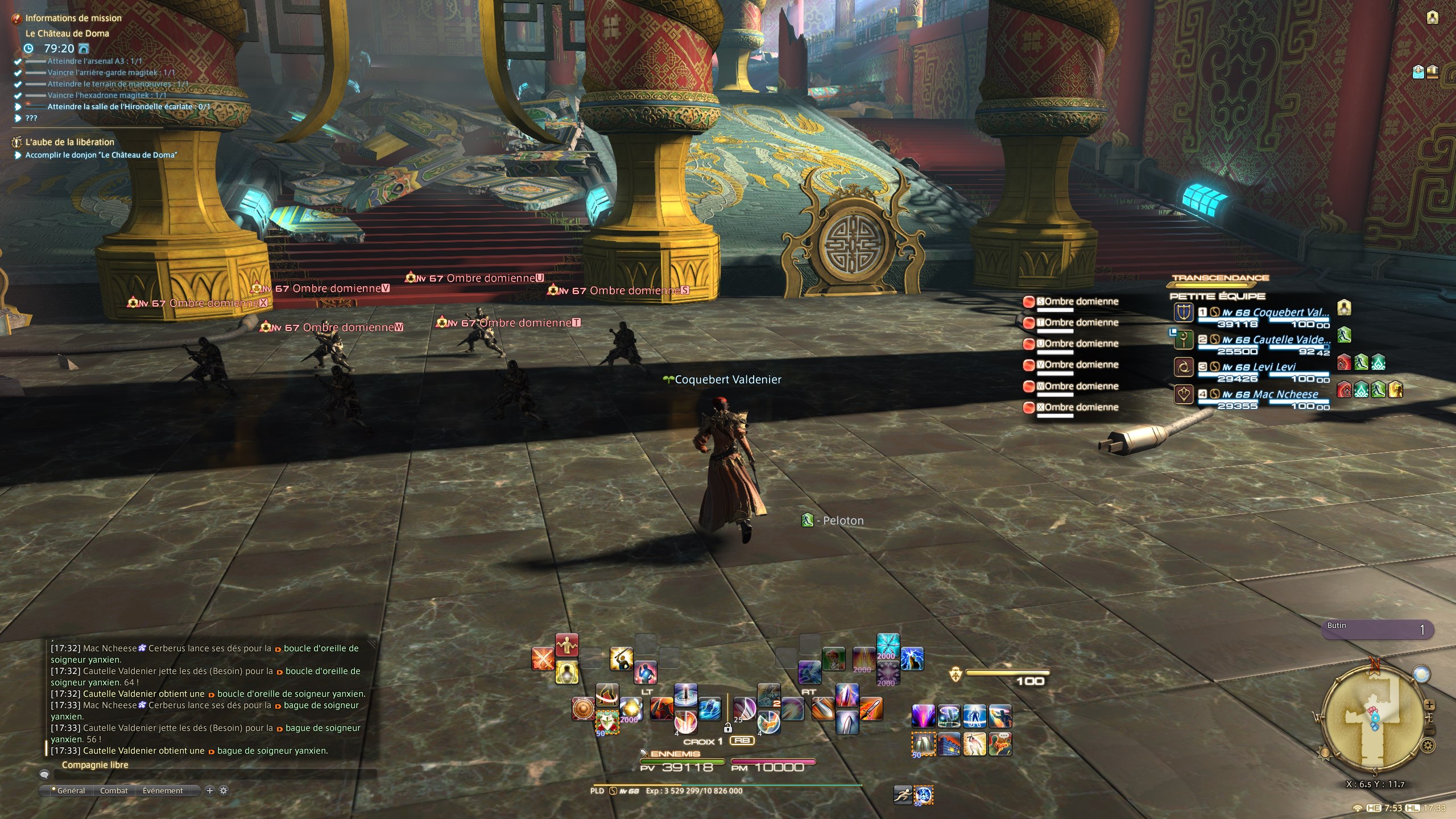Zoom in on the minimap

point(1429,705)
